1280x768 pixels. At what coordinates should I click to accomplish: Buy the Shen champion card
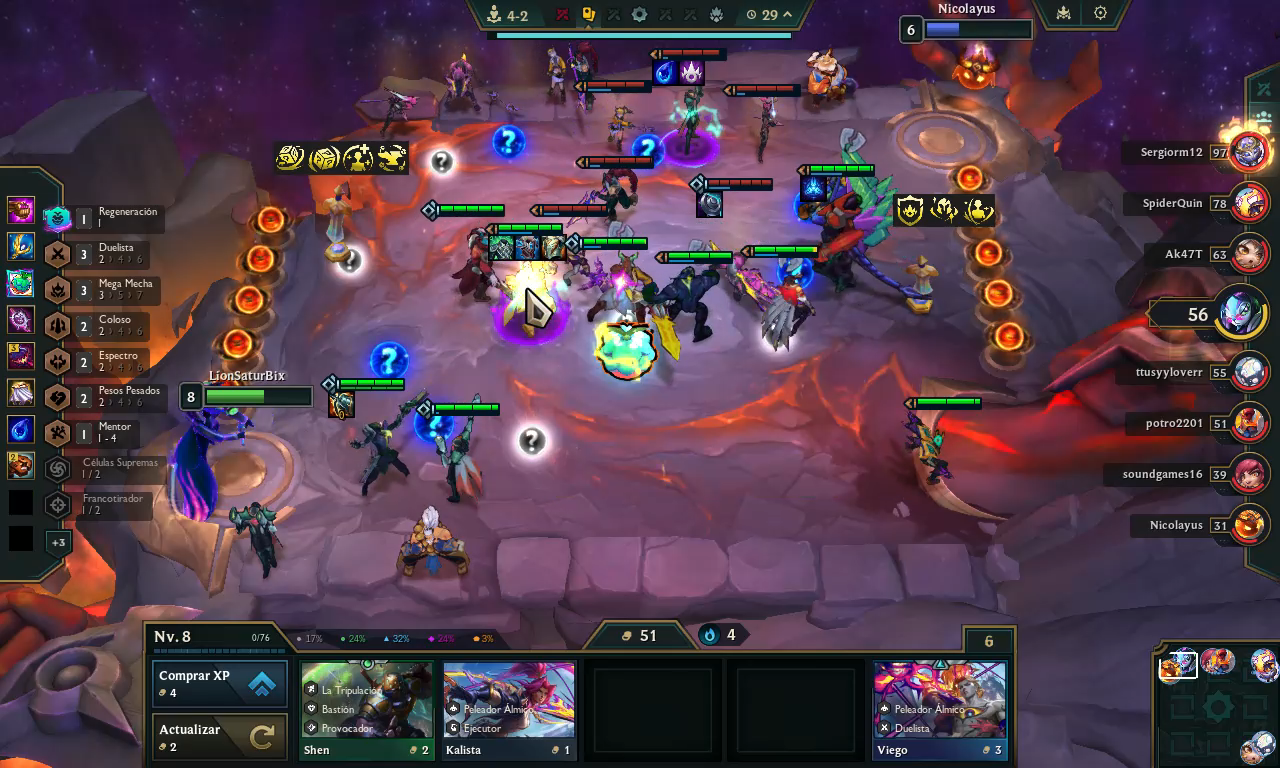coord(366,710)
